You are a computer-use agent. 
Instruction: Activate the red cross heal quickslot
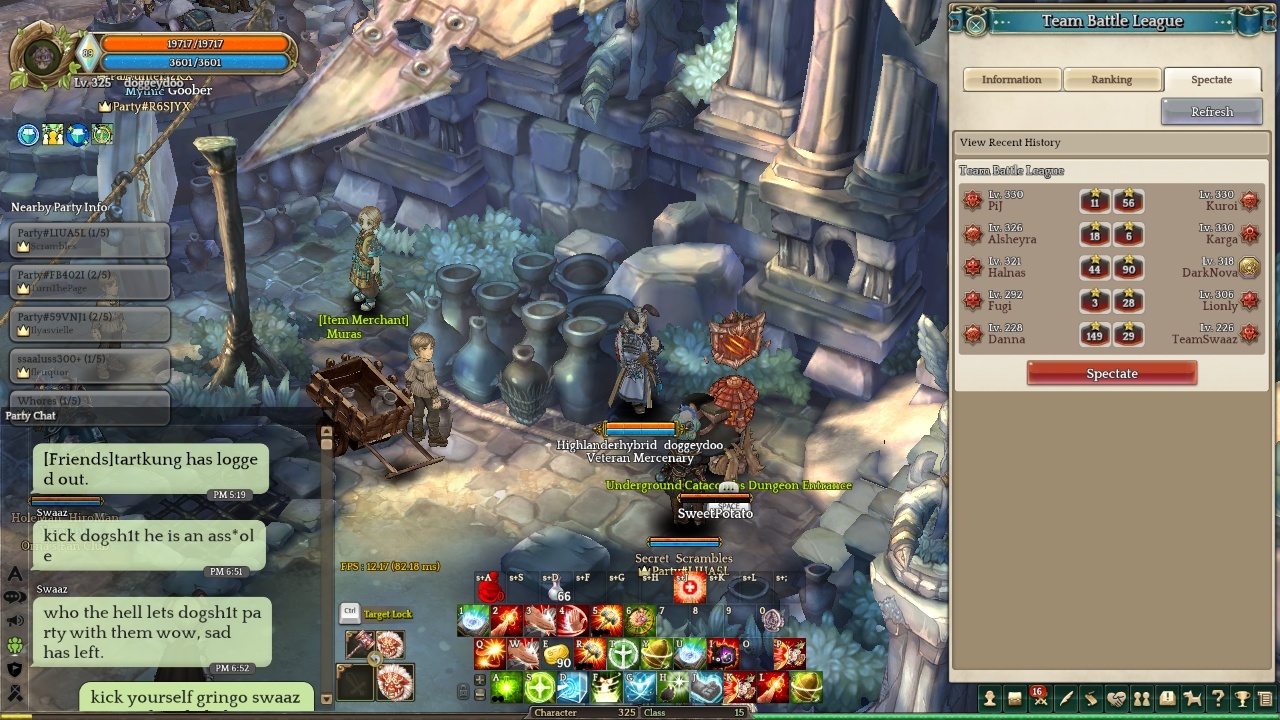coord(689,589)
